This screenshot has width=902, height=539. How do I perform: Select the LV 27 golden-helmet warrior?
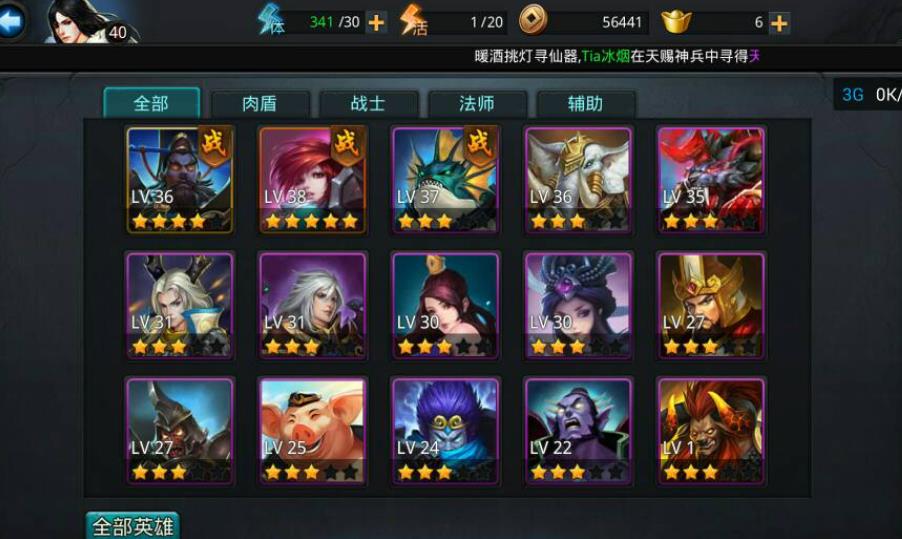(711, 305)
